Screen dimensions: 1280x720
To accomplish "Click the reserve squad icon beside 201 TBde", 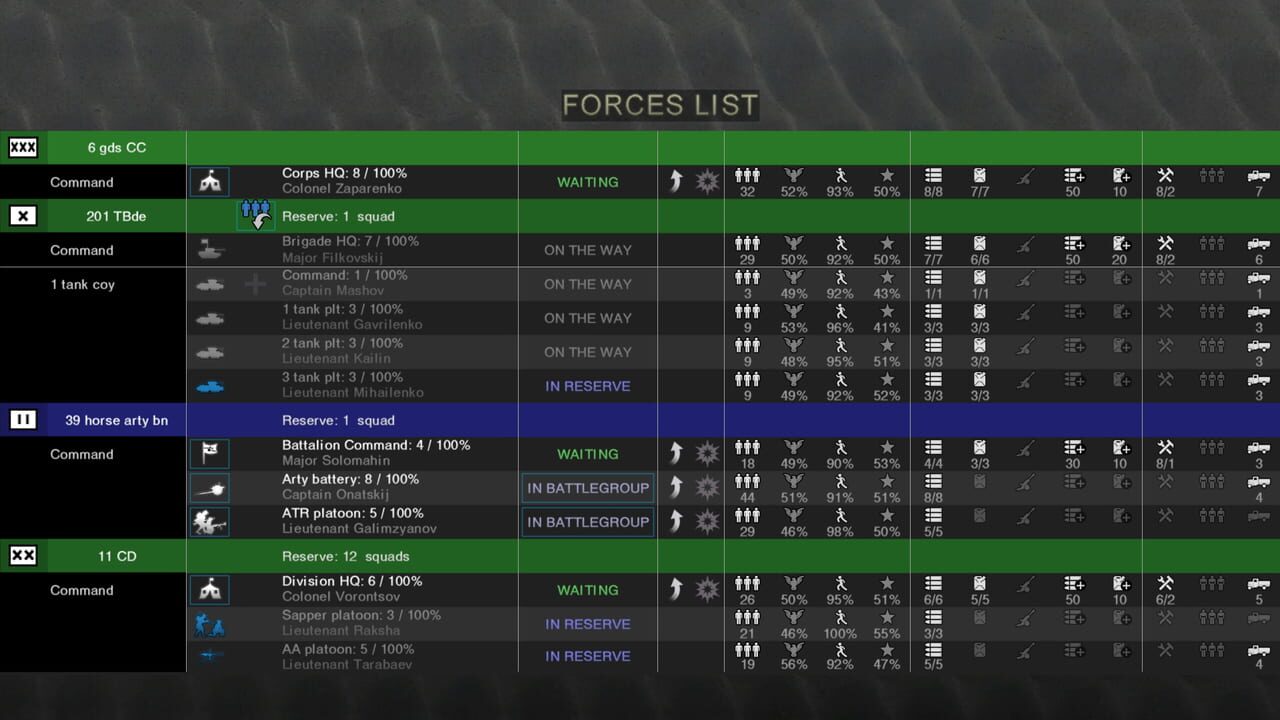I will [255, 215].
